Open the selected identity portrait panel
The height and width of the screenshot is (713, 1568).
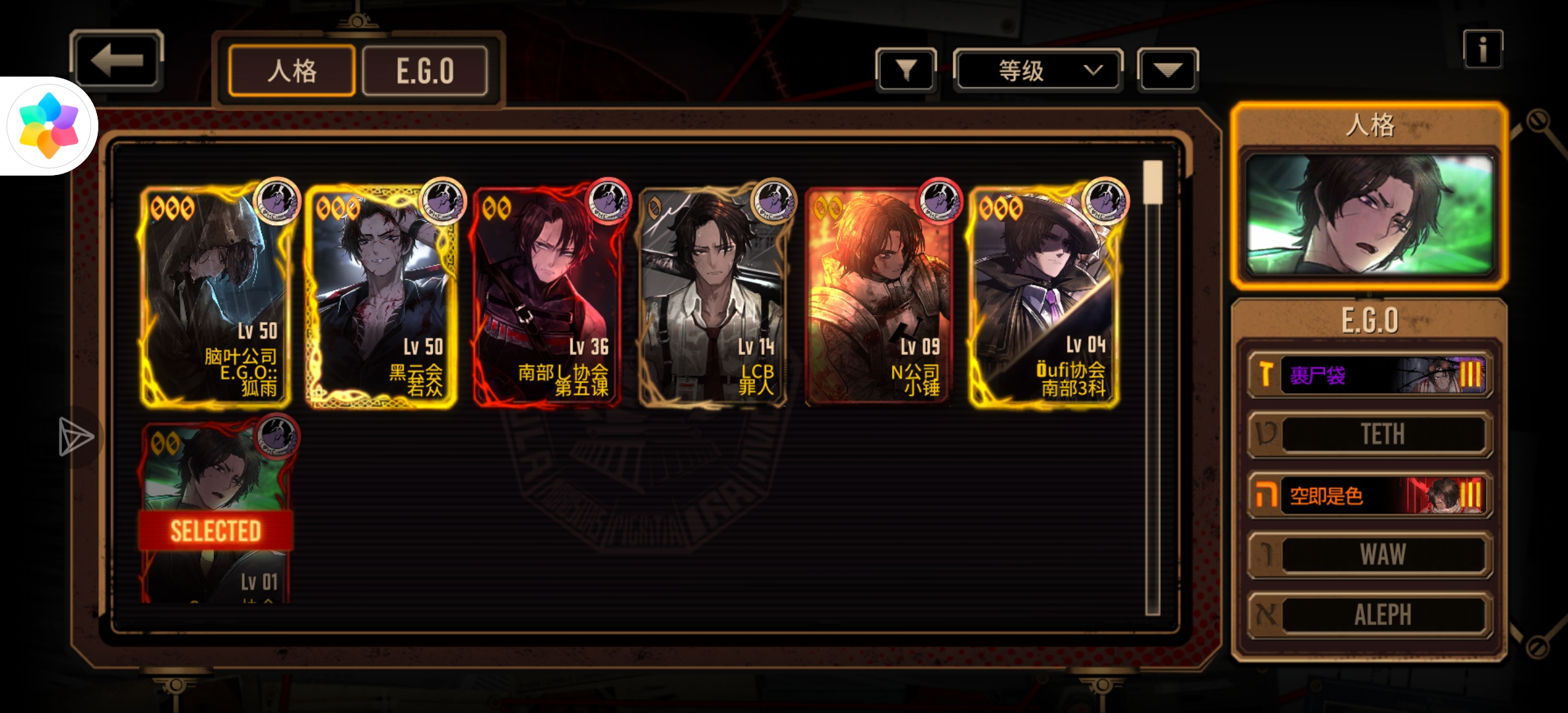(x=1369, y=215)
